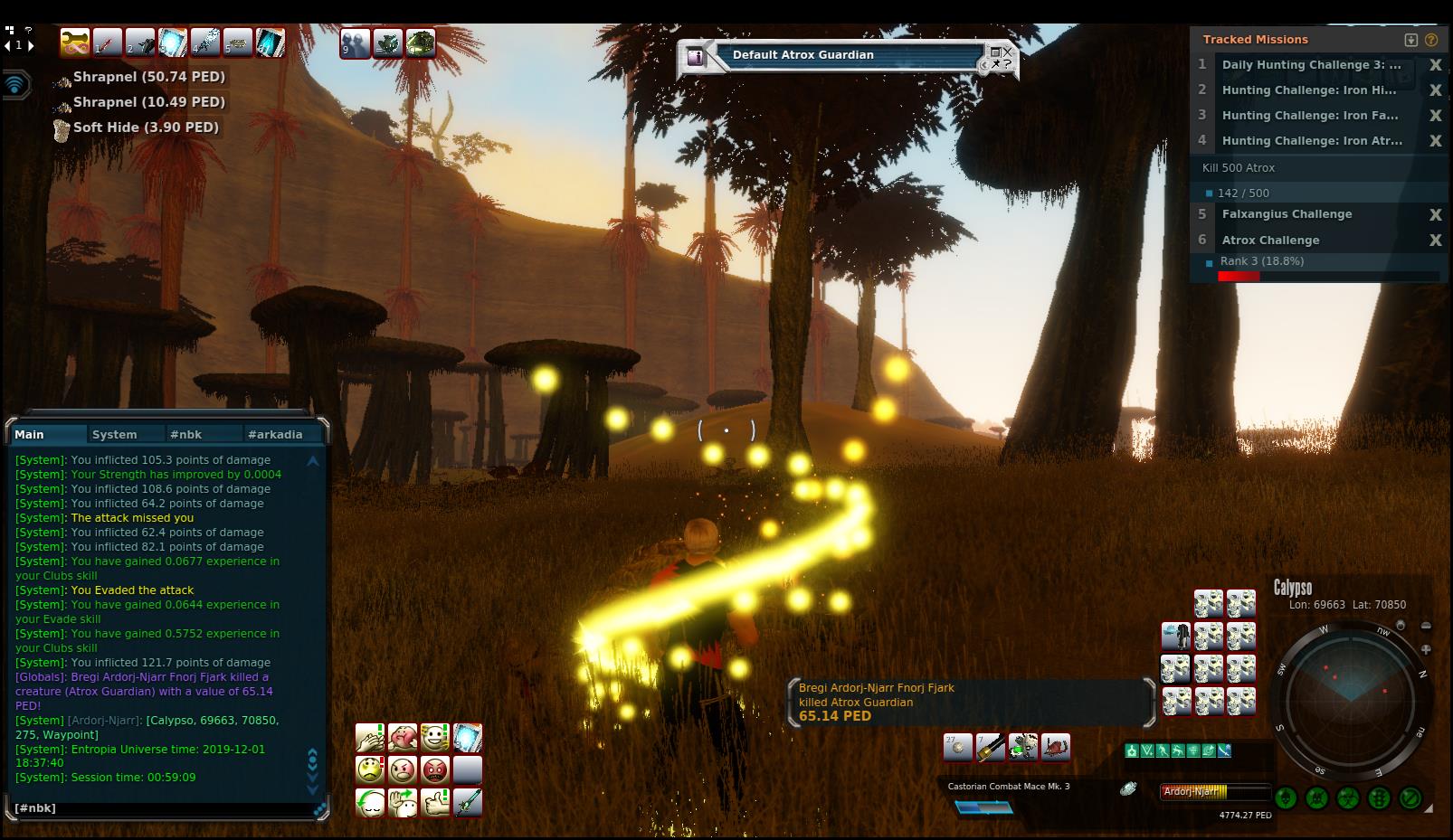The height and width of the screenshot is (840, 1453).
Task: Open the #nbk chat tab
Action: [x=186, y=435]
